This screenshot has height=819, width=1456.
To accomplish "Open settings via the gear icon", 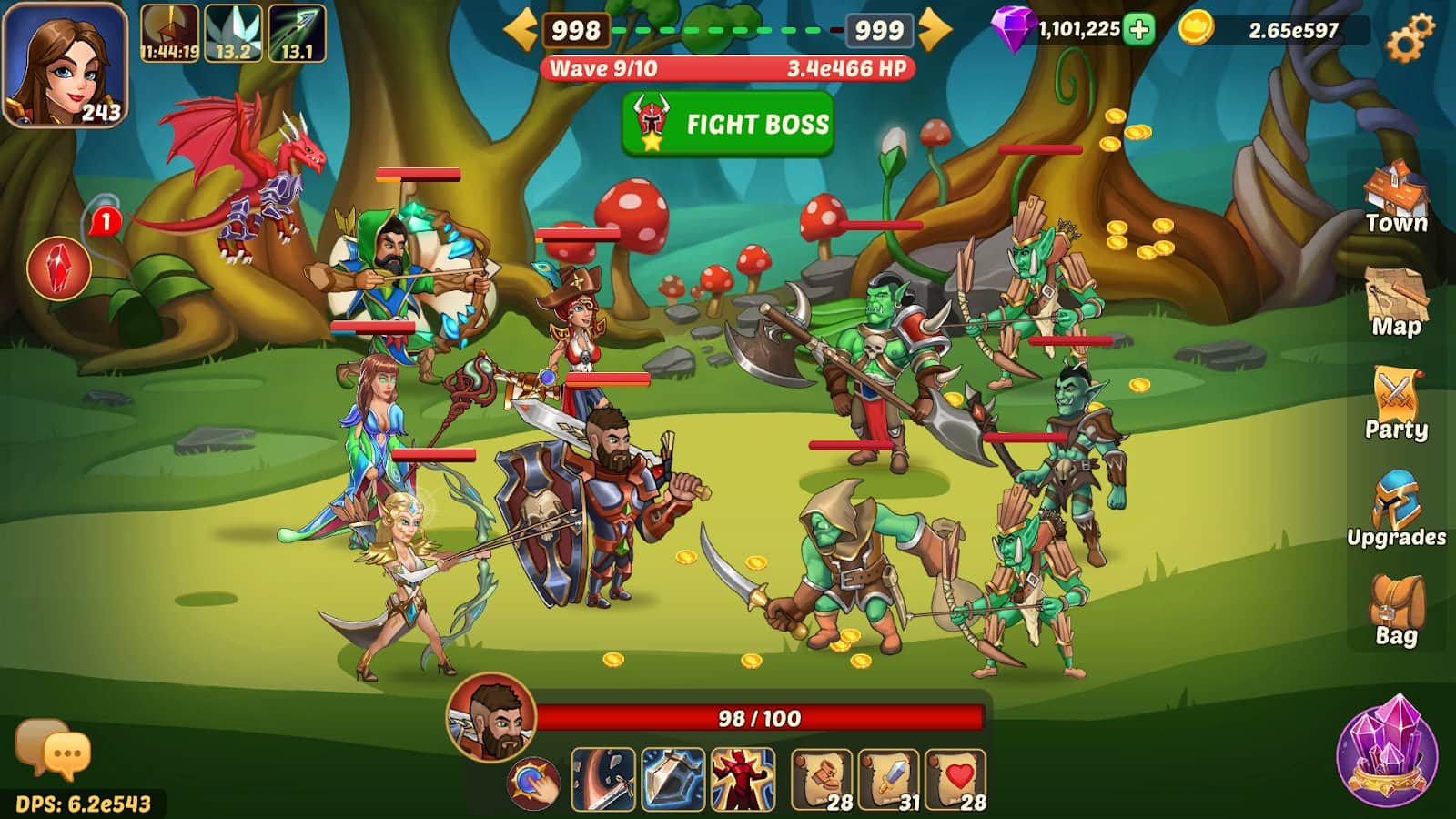I will click(x=1409, y=38).
